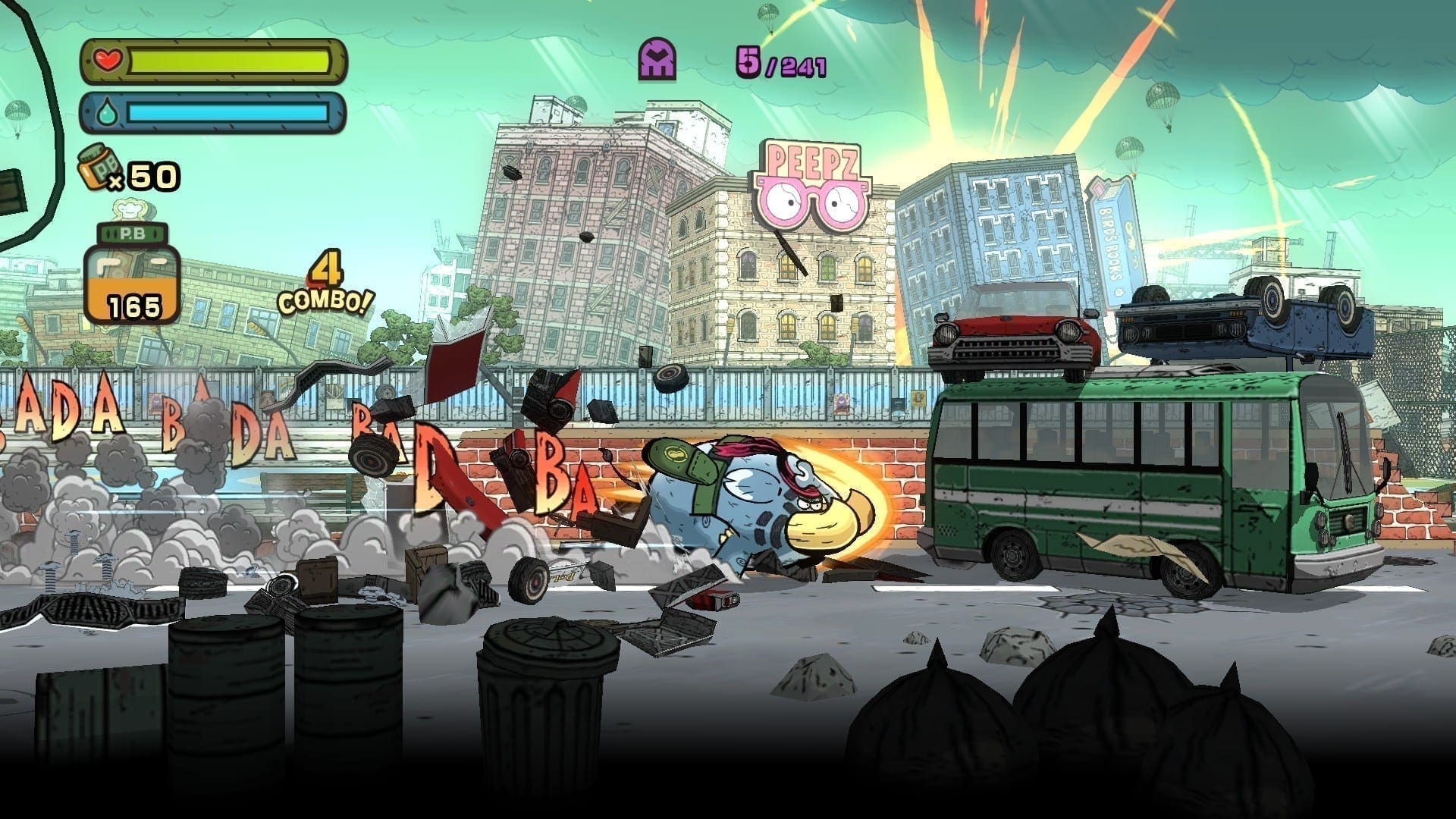The width and height of the screenshot is (1456, 819).
Task: Select the P.B jar weapon slot
Action: tap(131, 275)
